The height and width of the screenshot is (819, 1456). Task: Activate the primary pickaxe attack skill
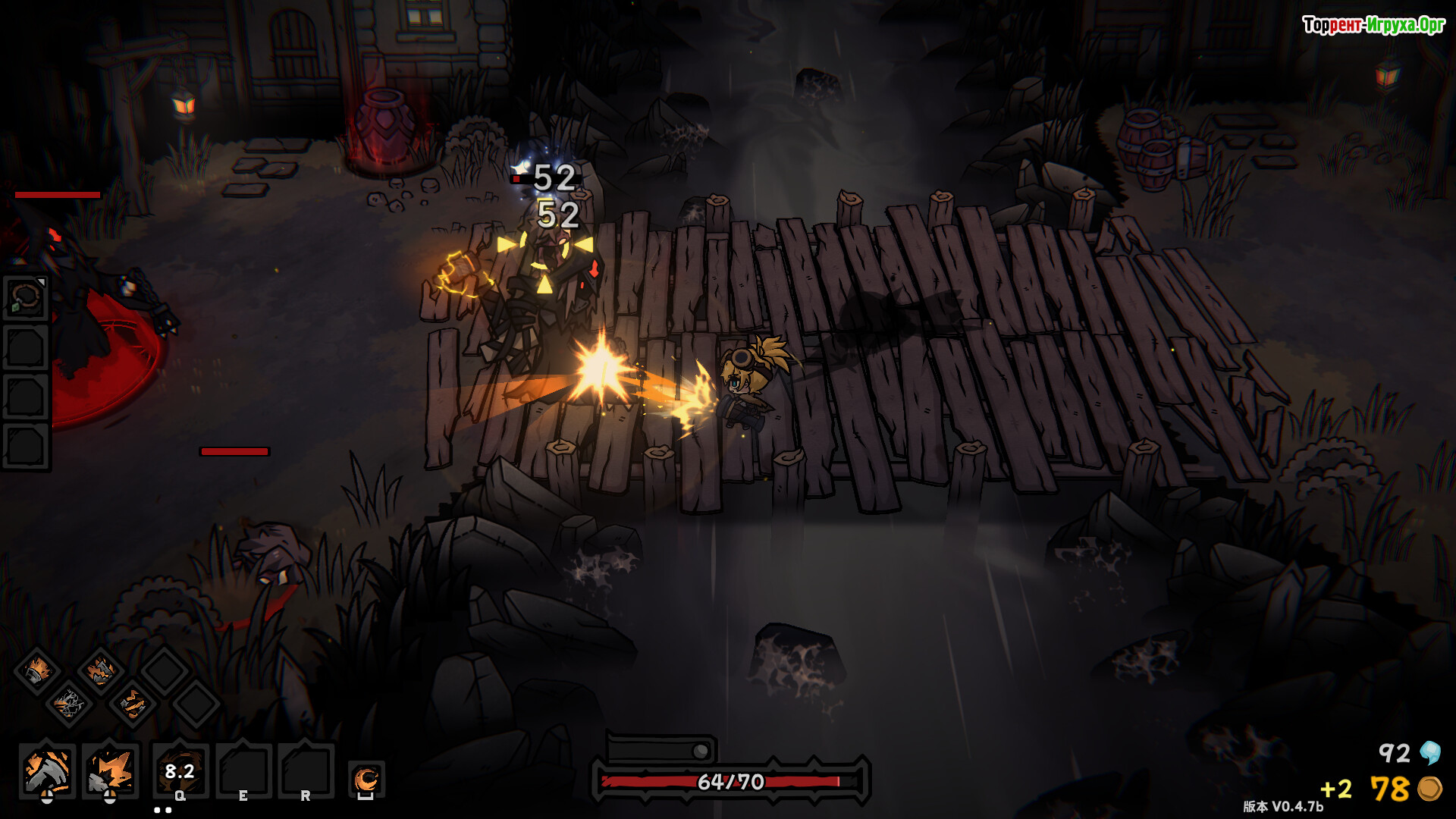47,770
